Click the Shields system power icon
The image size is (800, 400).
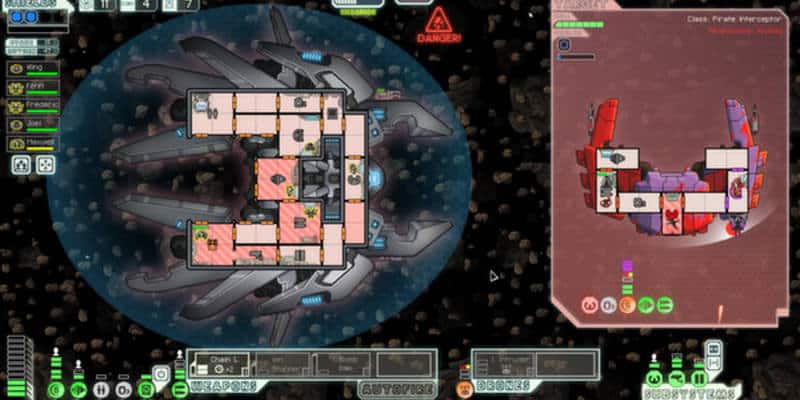55,388
